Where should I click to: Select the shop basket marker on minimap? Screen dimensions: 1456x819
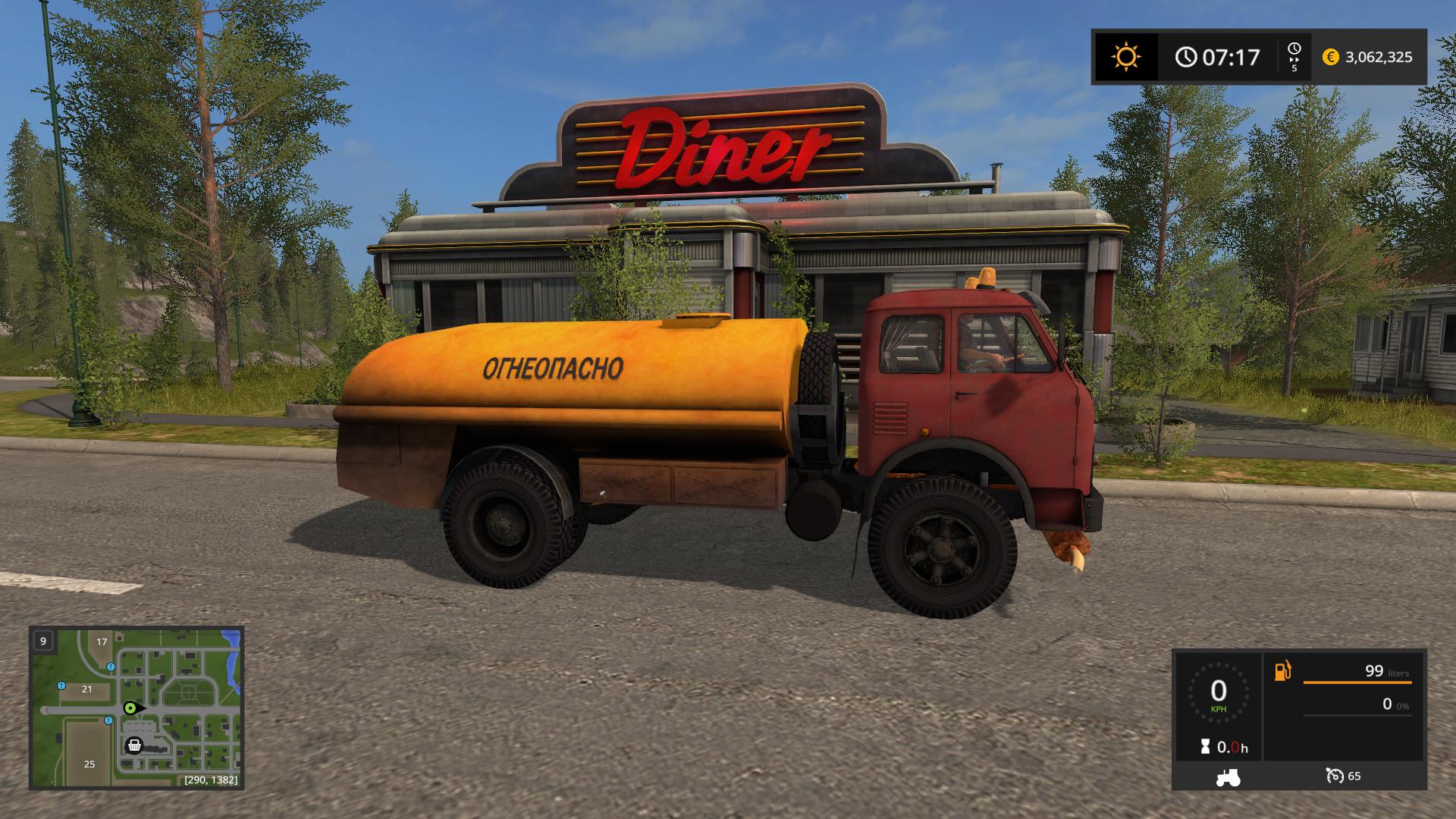pos(134,745)
